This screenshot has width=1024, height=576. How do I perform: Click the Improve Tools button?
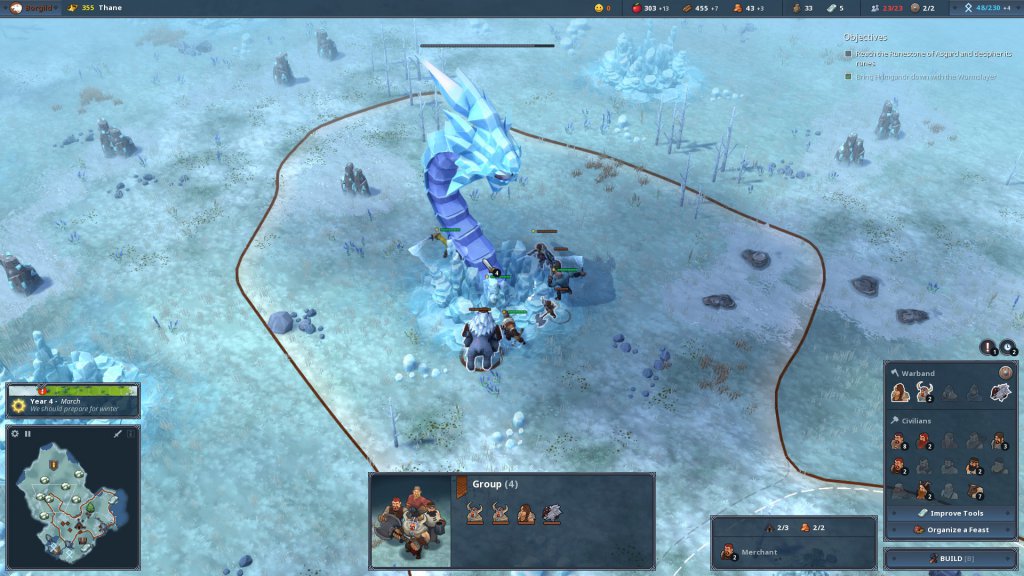click(949, 513)
